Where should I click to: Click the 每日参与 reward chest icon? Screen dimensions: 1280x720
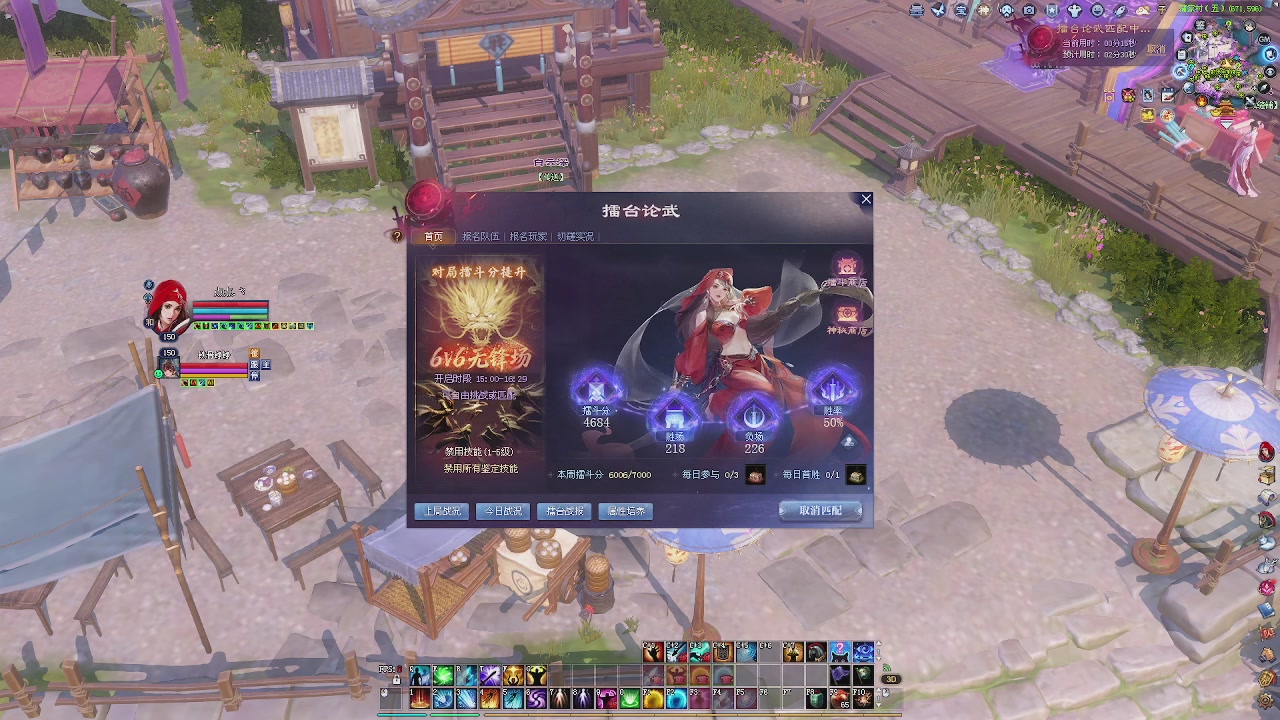[755, 475]
